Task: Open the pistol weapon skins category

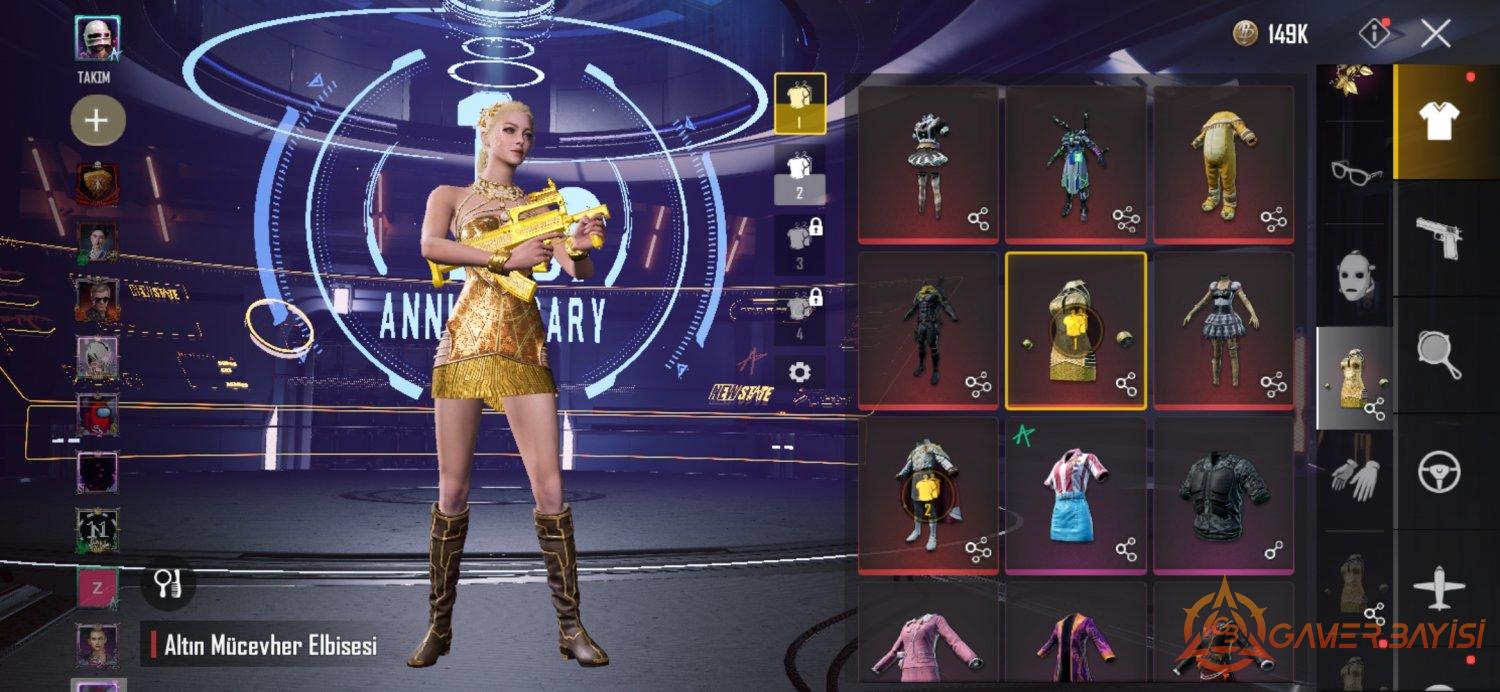Action: pyautogui.click(x=1440, y=238)
